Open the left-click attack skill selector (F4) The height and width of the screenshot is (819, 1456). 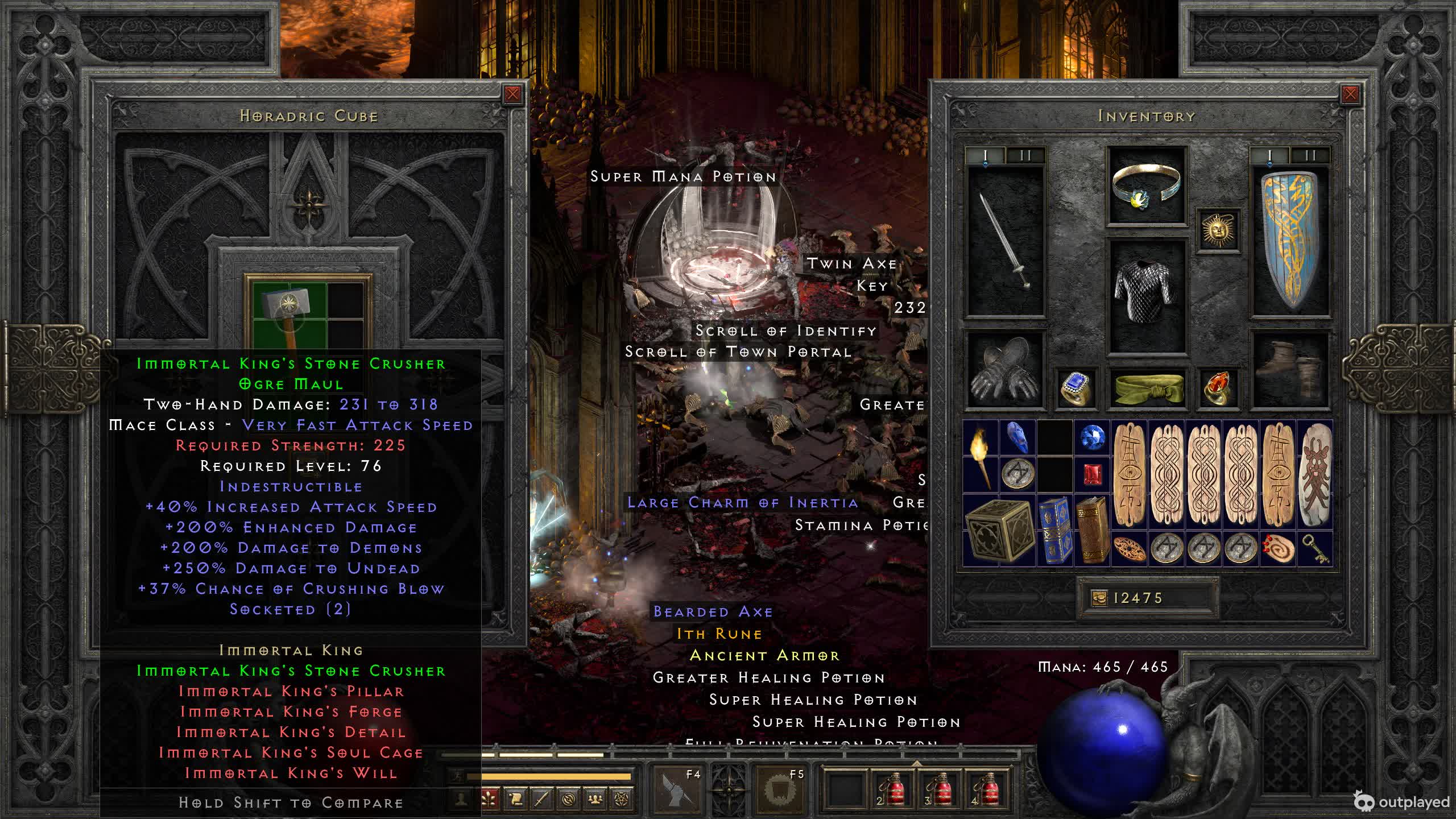(677, 788)
